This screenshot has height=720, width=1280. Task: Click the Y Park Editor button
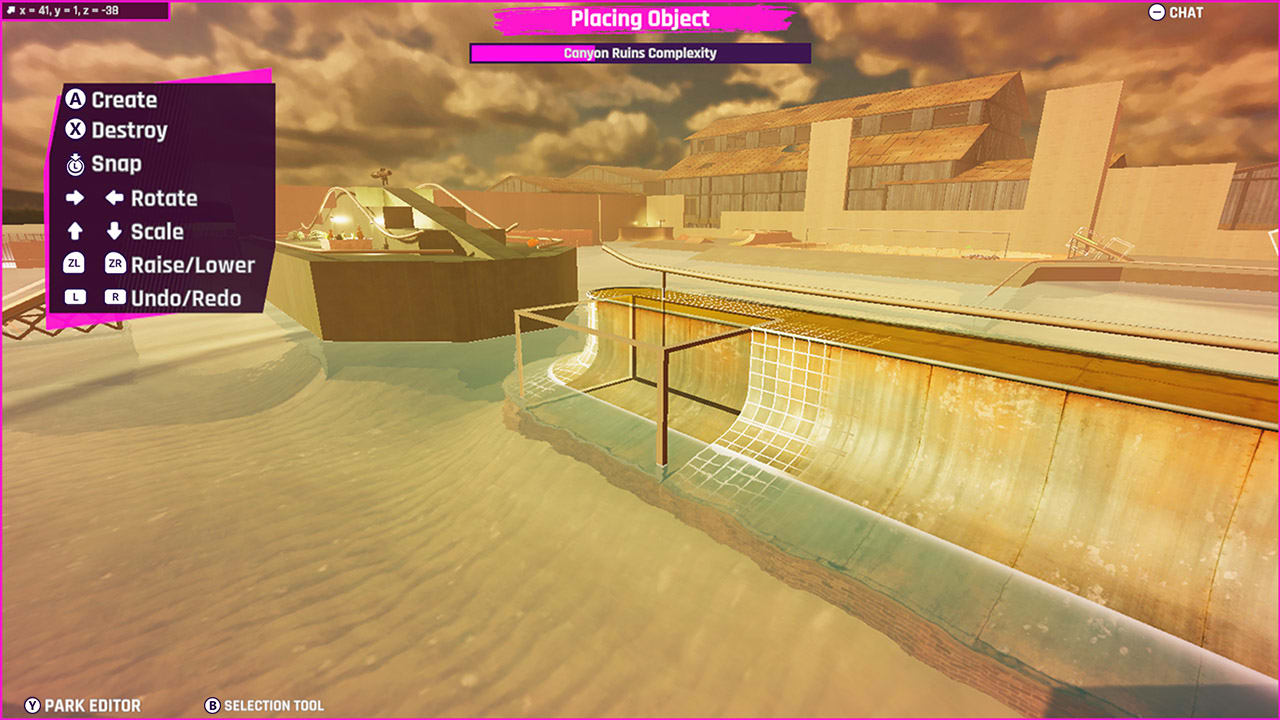tap(34, 705)
